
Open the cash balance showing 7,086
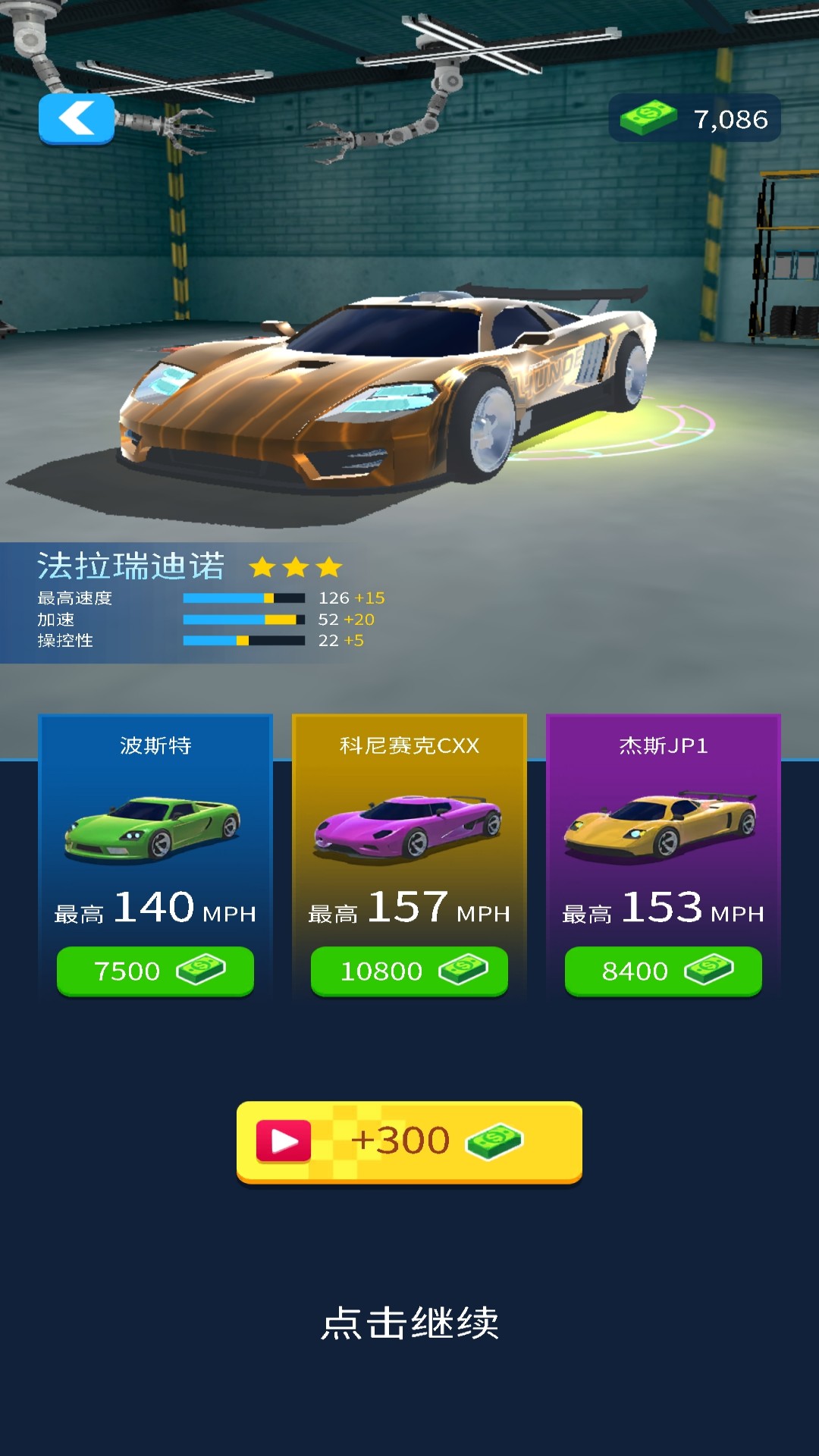click(695, 118)
